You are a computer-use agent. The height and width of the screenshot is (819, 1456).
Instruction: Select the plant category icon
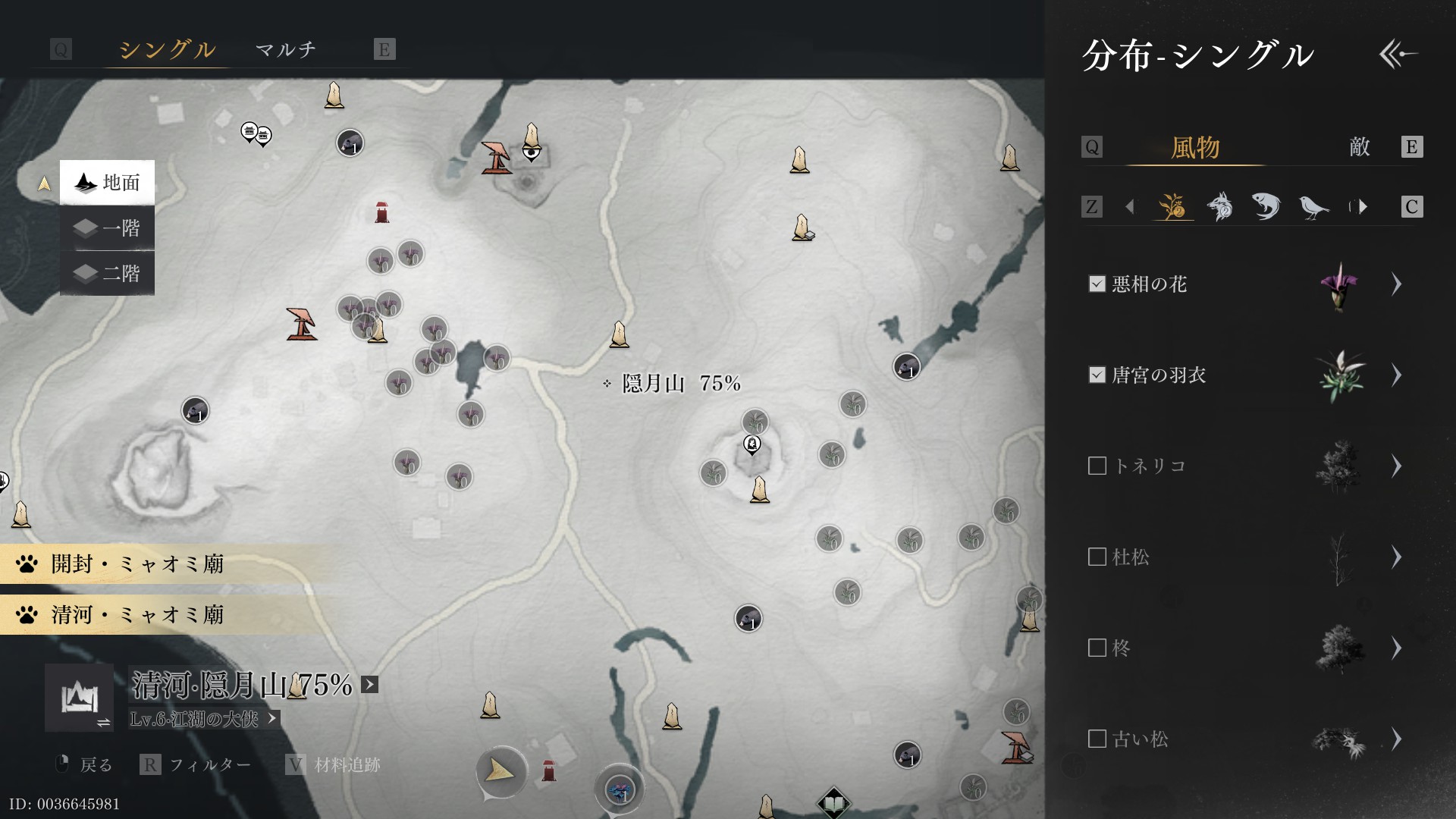coord(1172,206)
